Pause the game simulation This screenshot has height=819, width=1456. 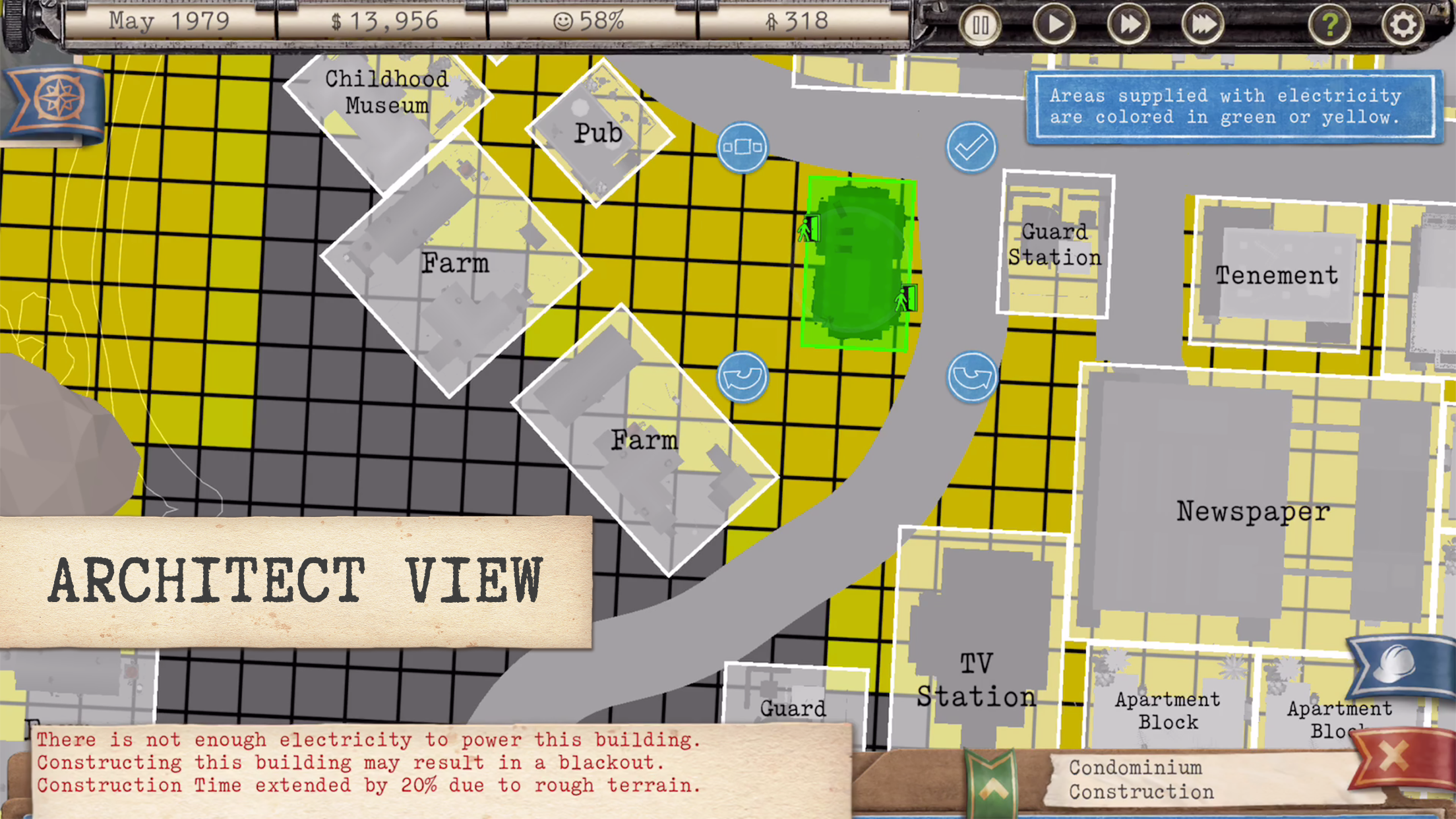pos(980,25)
